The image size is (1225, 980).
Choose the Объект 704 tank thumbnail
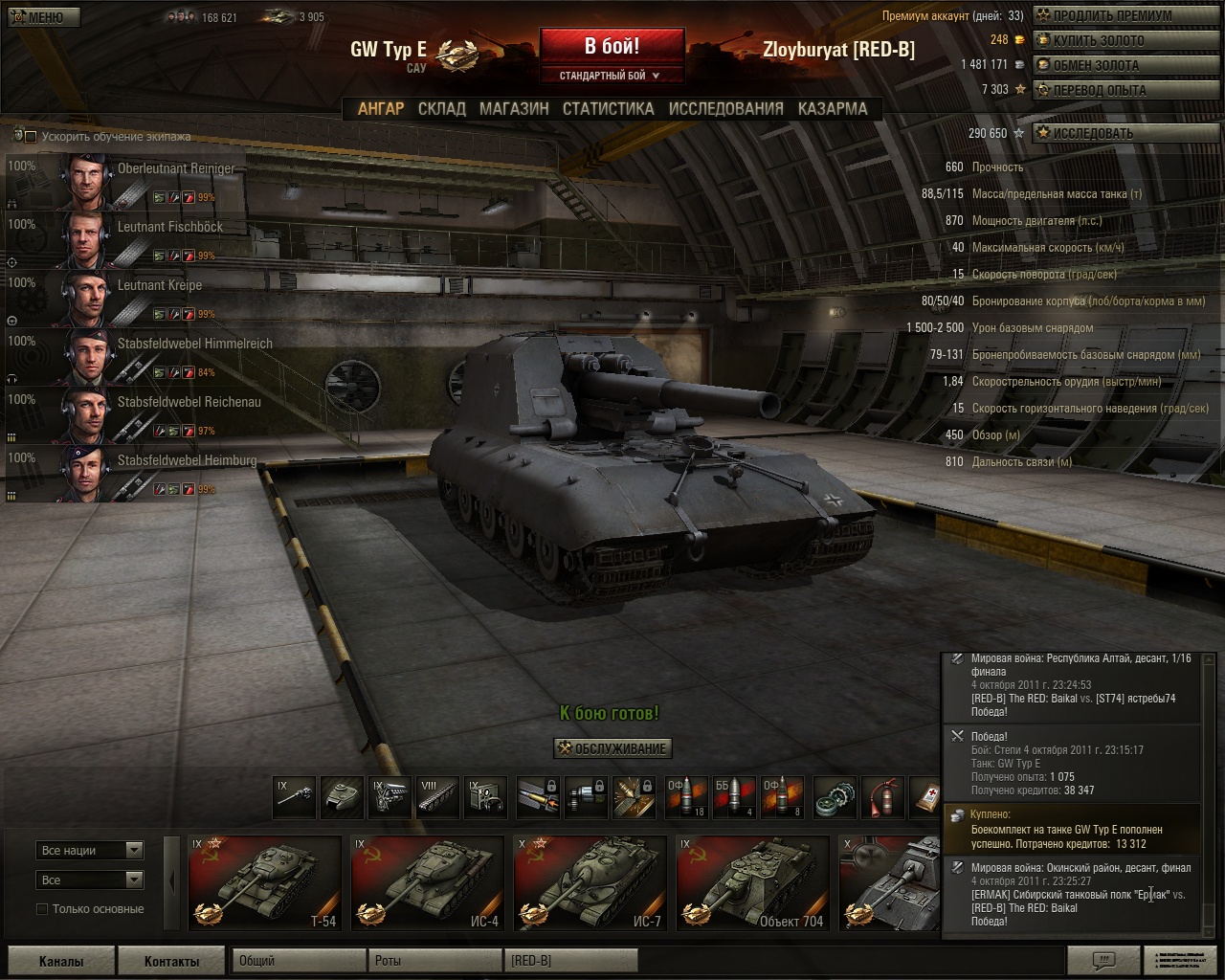pos(752,883)
